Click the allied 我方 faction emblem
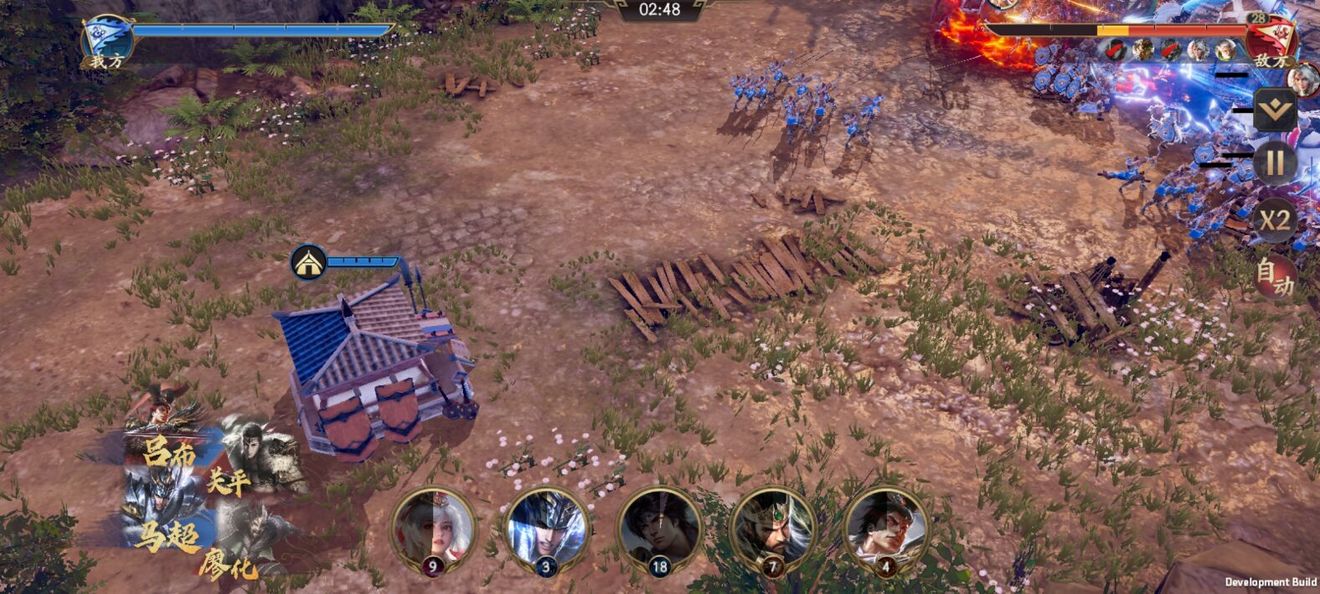The height and width of the screenshot is (594, 1320). tap(107, 40)
